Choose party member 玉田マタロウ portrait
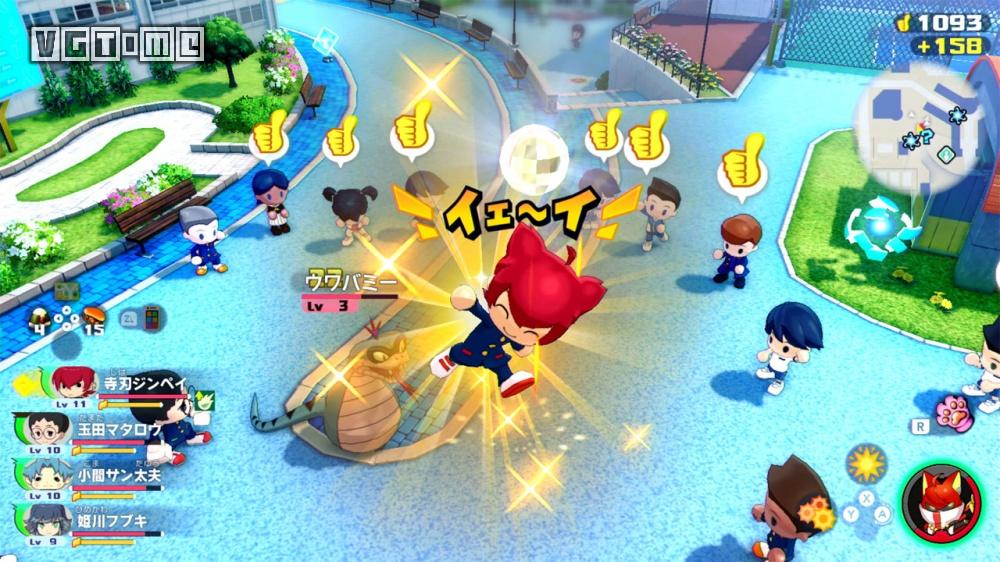This screenshot has width=1000, height=562. (x=48, y=429)
